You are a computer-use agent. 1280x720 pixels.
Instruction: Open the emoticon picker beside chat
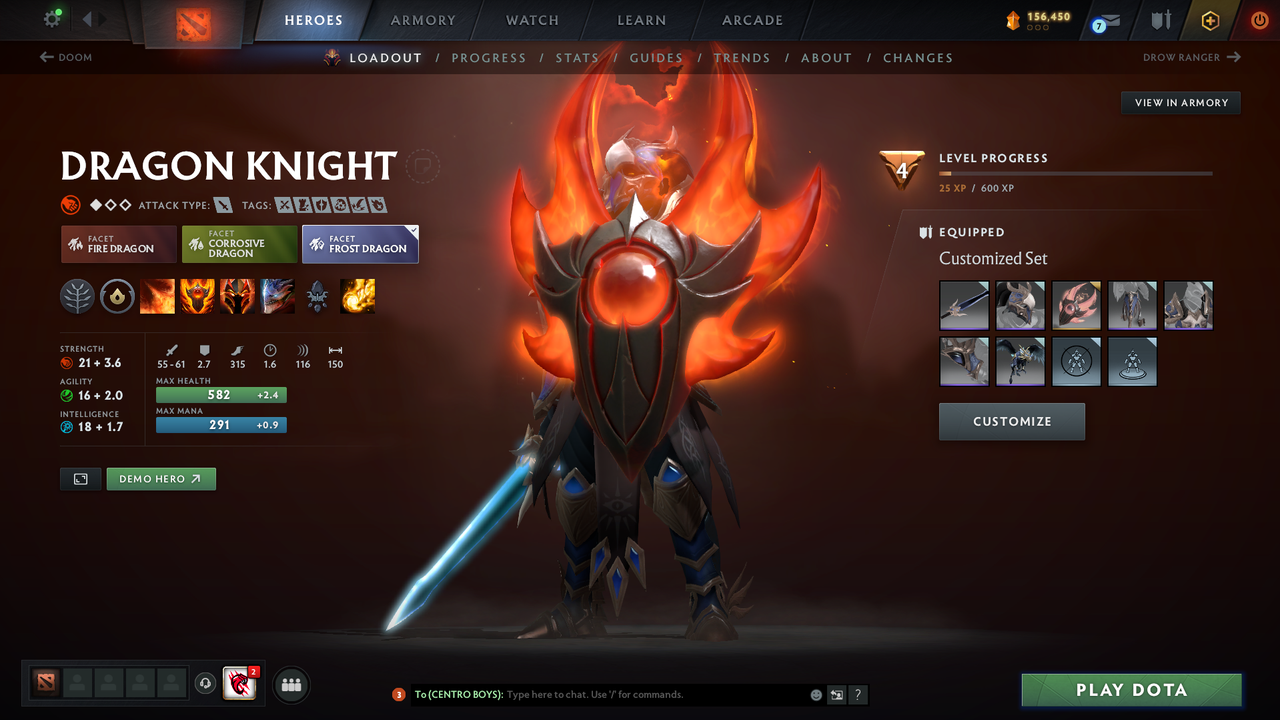point(814,694)
